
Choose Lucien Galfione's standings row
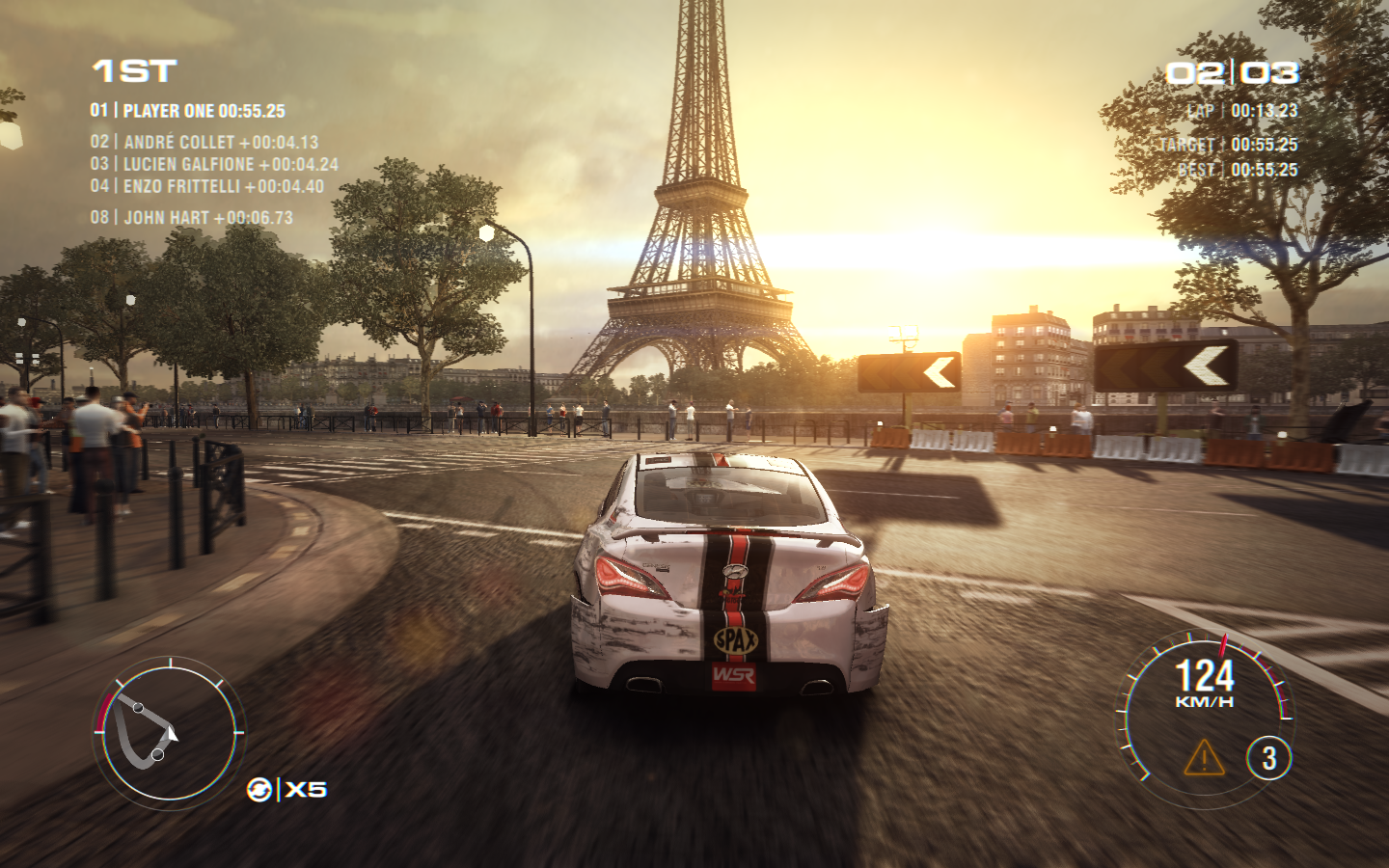(x=214, y=164)
